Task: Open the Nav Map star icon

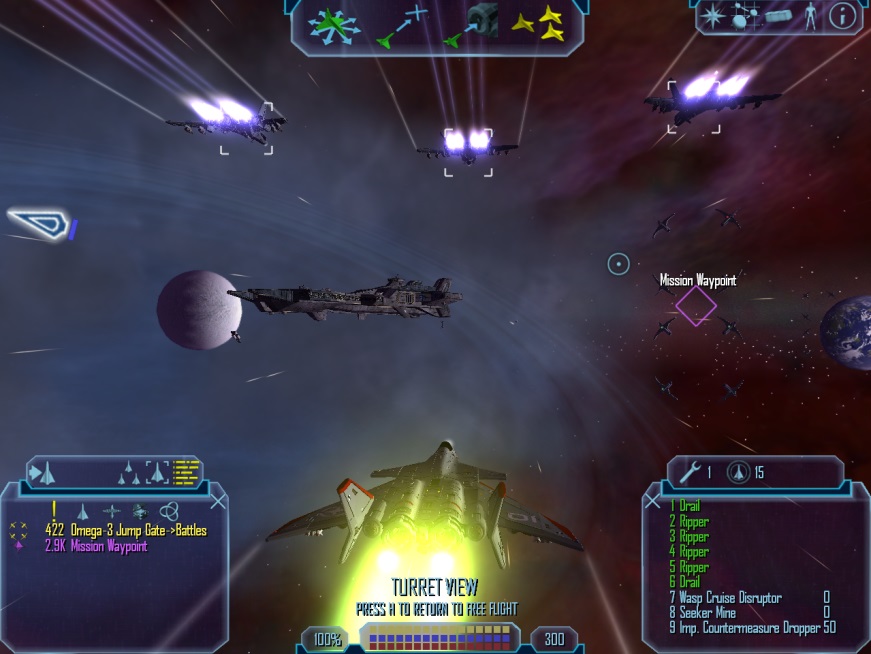Action: pyautogui.click(x=714, y=16)
